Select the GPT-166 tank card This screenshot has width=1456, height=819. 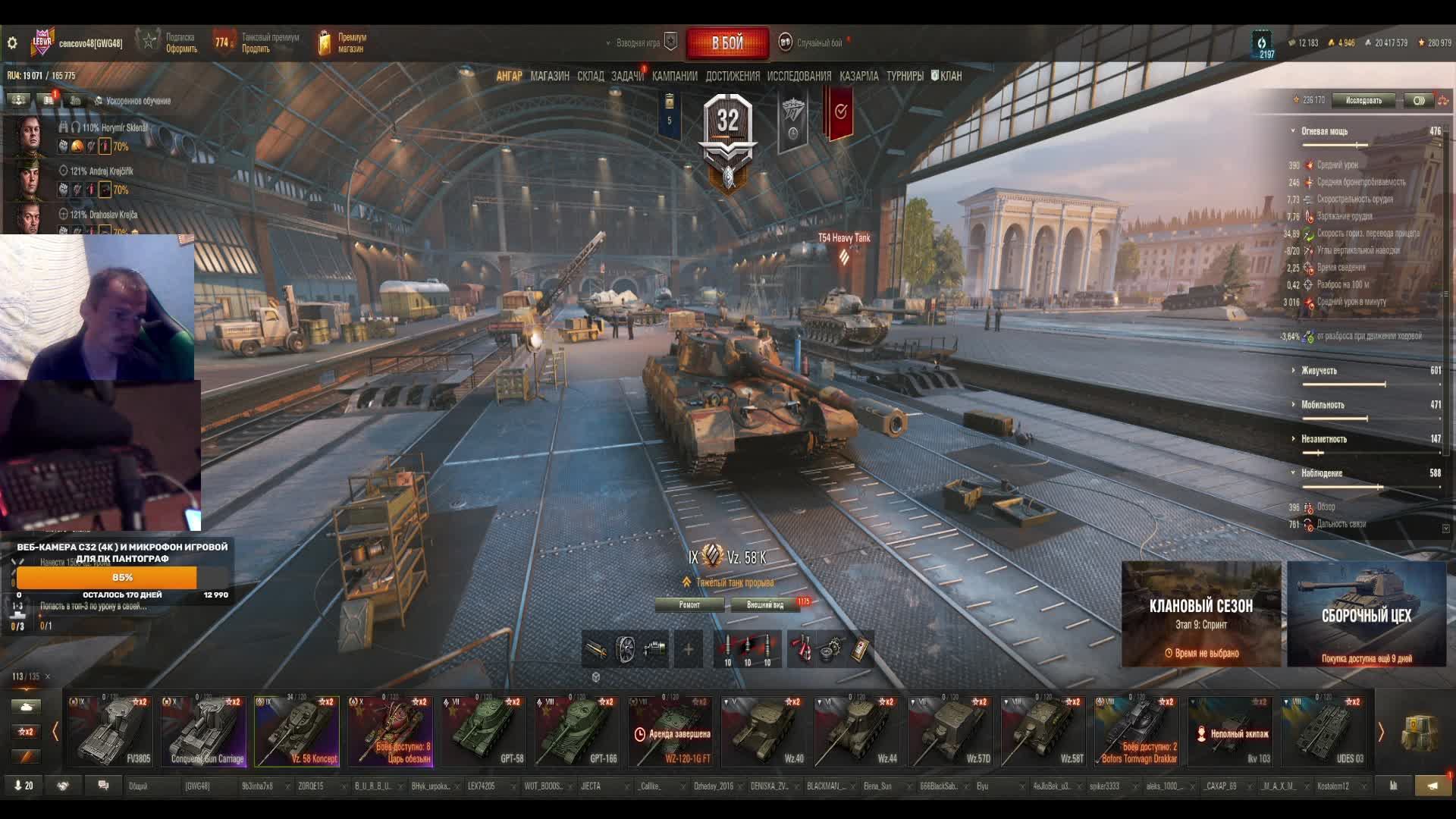tap(577, 732)
